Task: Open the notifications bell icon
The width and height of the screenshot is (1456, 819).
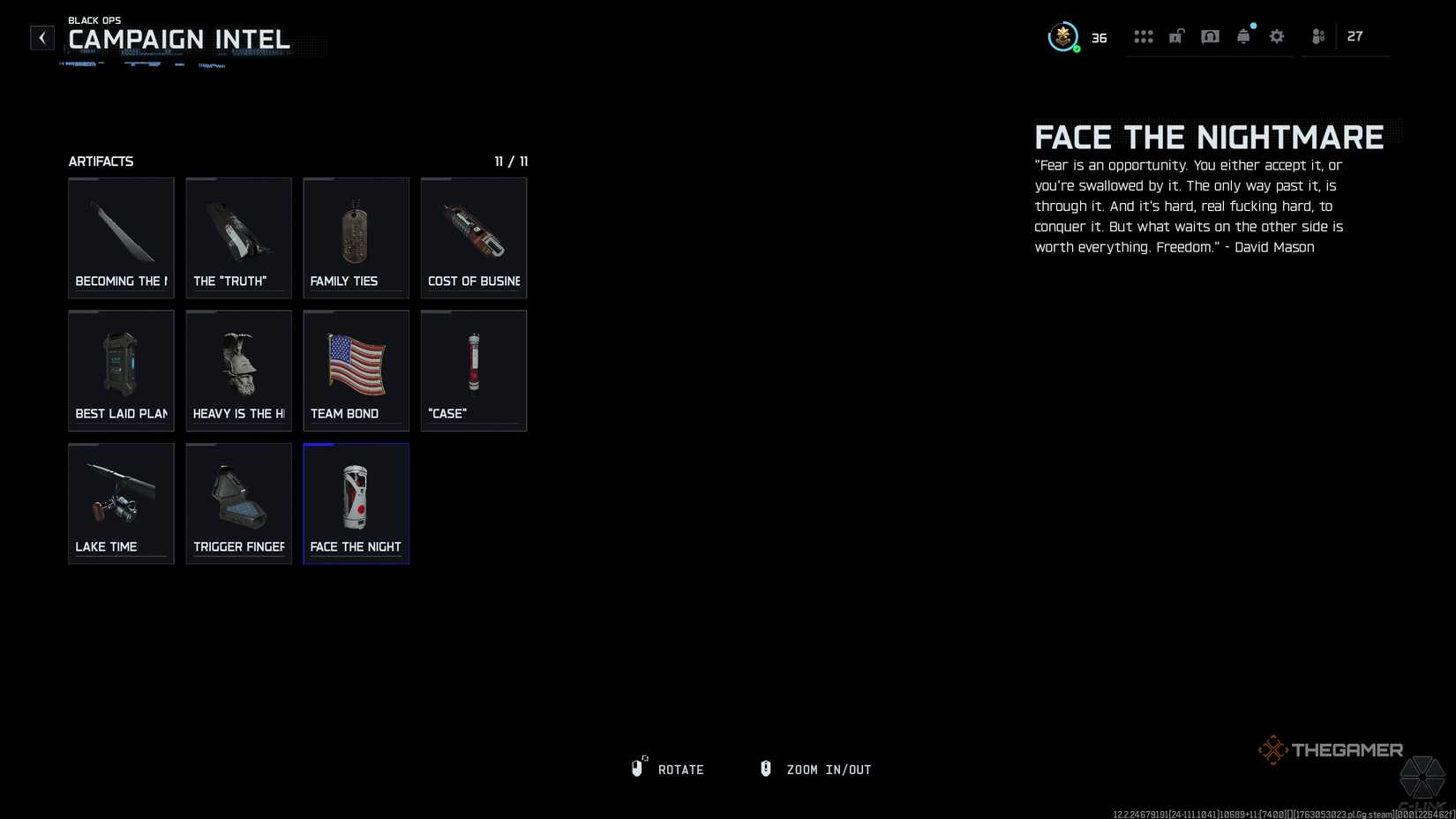Action: (x=1243, y=36)
